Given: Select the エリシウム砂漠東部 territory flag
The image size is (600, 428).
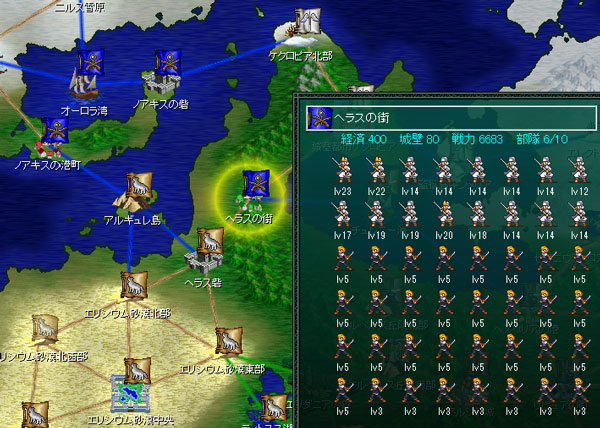Looking at the screenshot, I should click(x=224, y=342).
